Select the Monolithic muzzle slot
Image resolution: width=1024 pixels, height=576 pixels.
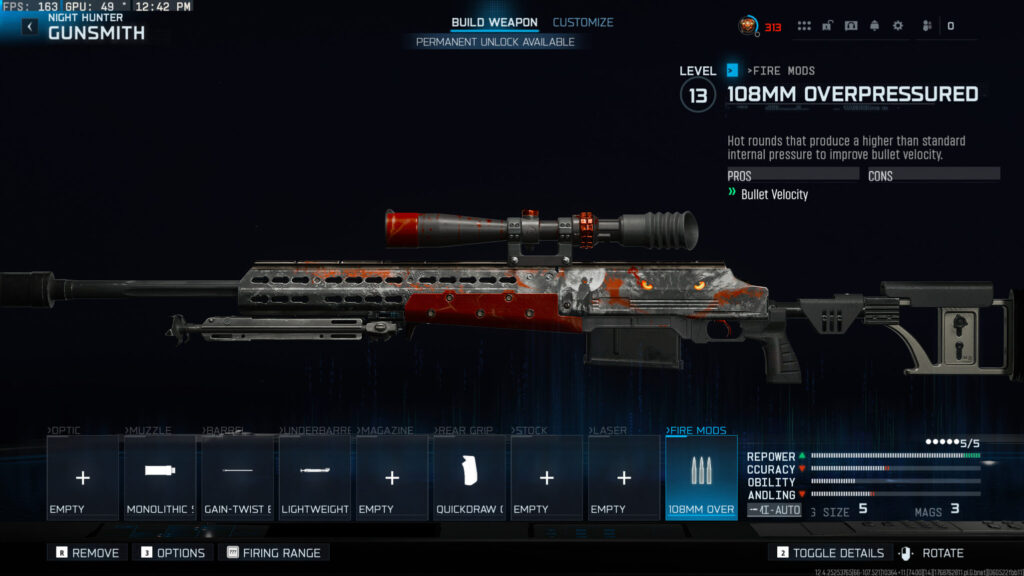click(160, 478)
